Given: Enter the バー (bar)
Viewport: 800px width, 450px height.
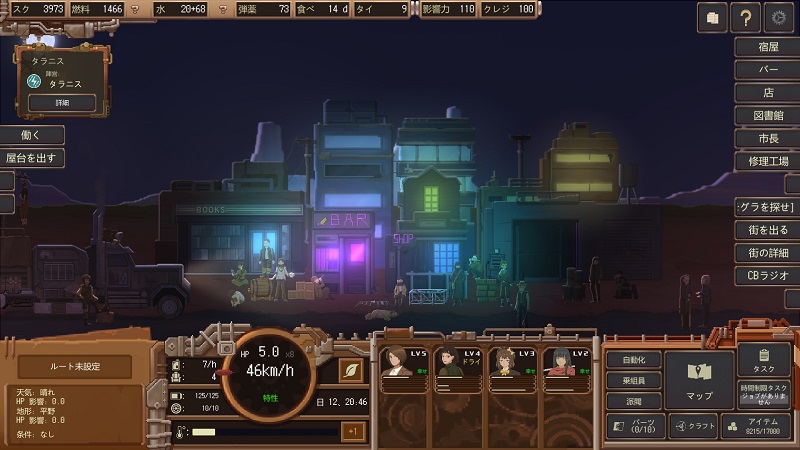Looking at the screenshot, I should point(768,70).
